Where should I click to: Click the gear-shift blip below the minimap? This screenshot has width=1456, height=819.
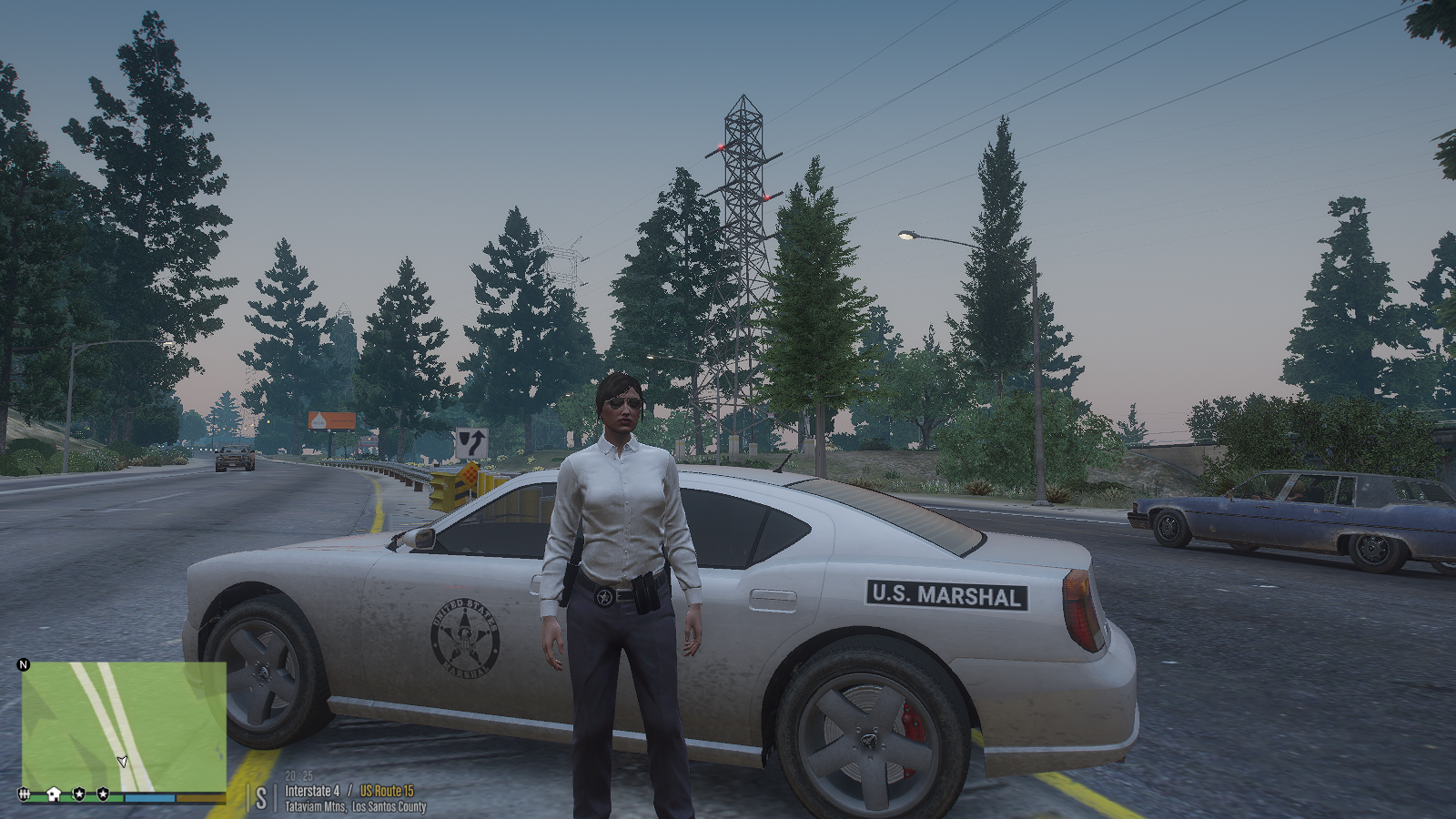(x=25, y=794)
